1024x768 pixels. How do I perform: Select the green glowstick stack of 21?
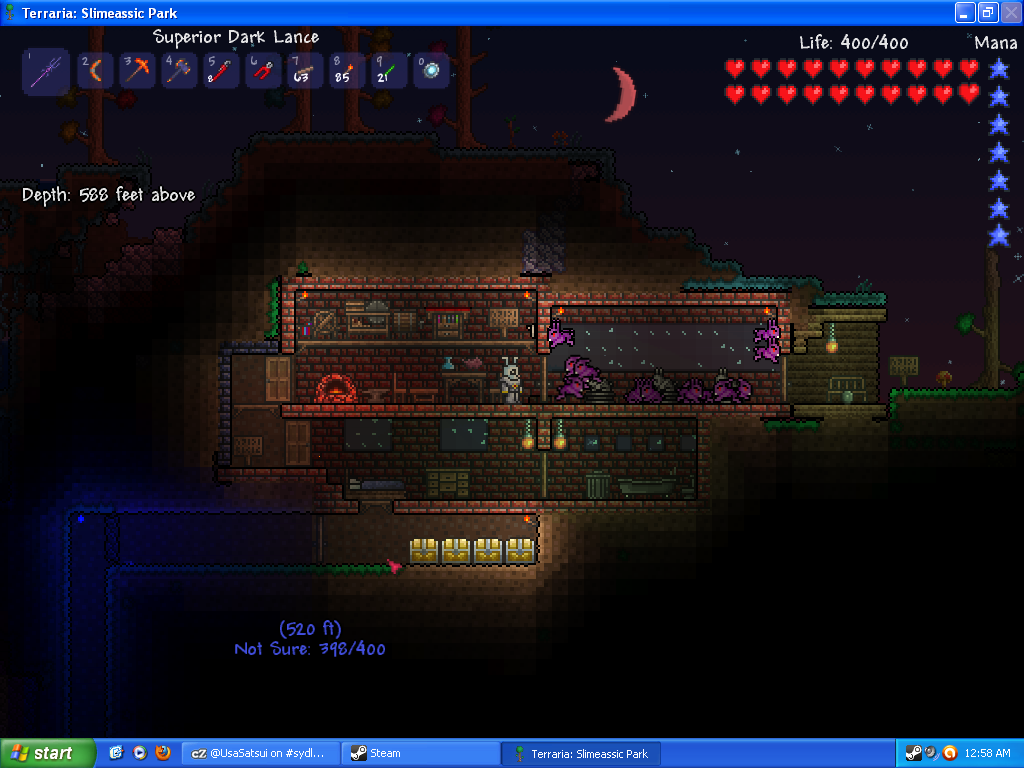[x=389, y=71]
